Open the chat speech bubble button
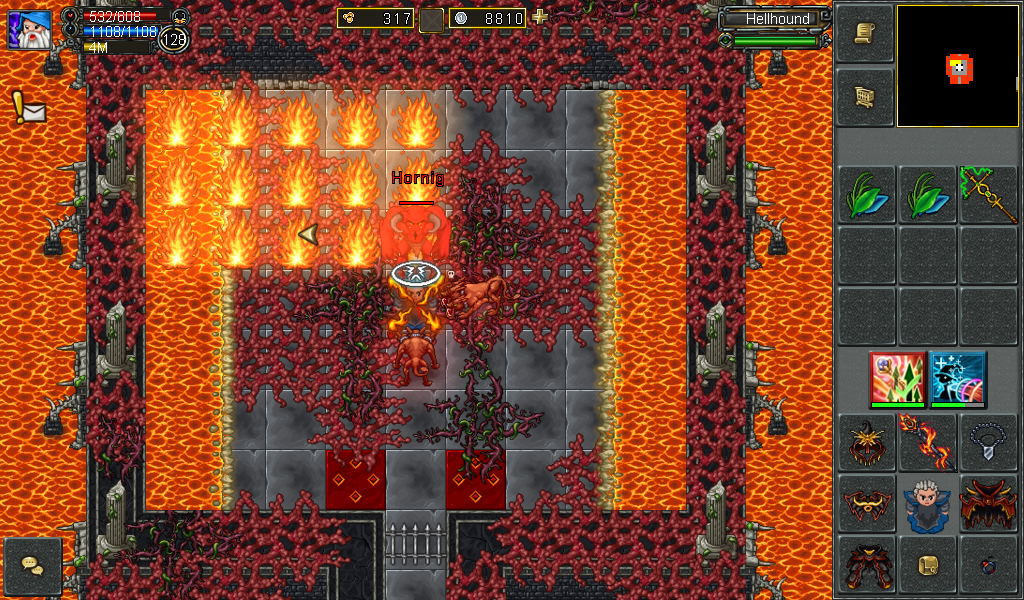This screenshot has height=600, width=1024. [33, 567]
